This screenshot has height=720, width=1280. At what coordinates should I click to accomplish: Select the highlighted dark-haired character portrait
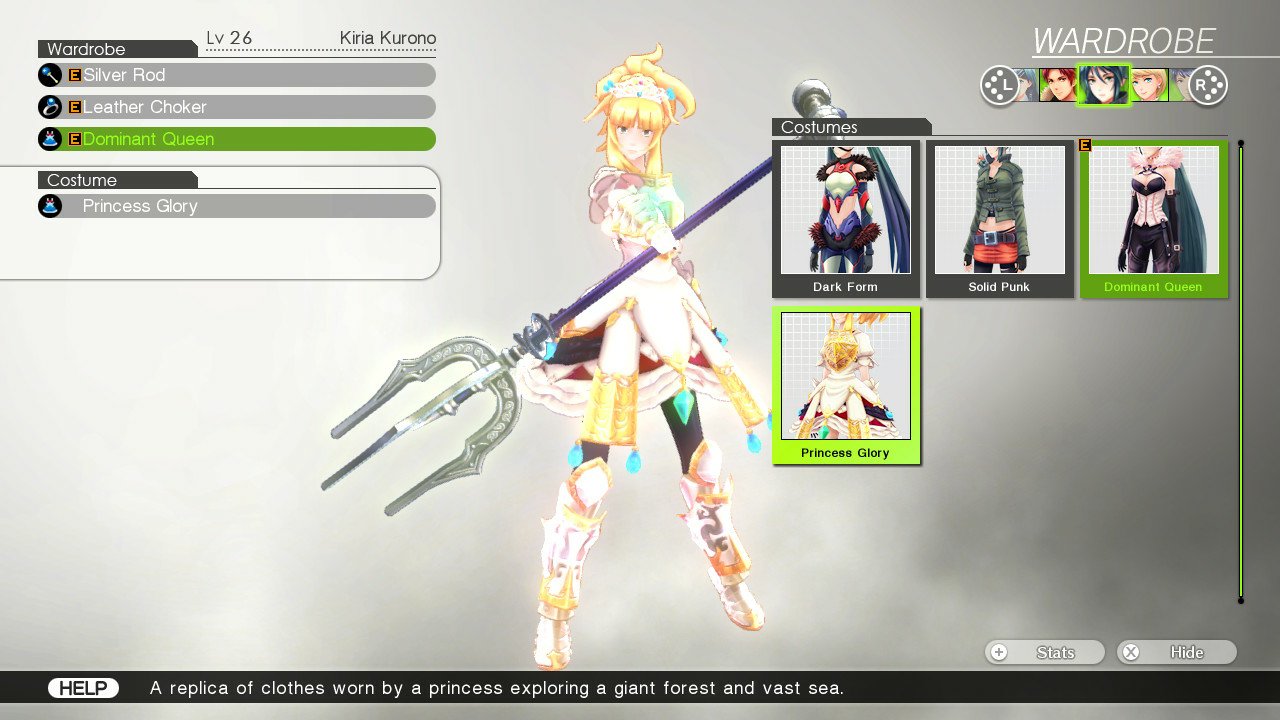point(1103,85)
